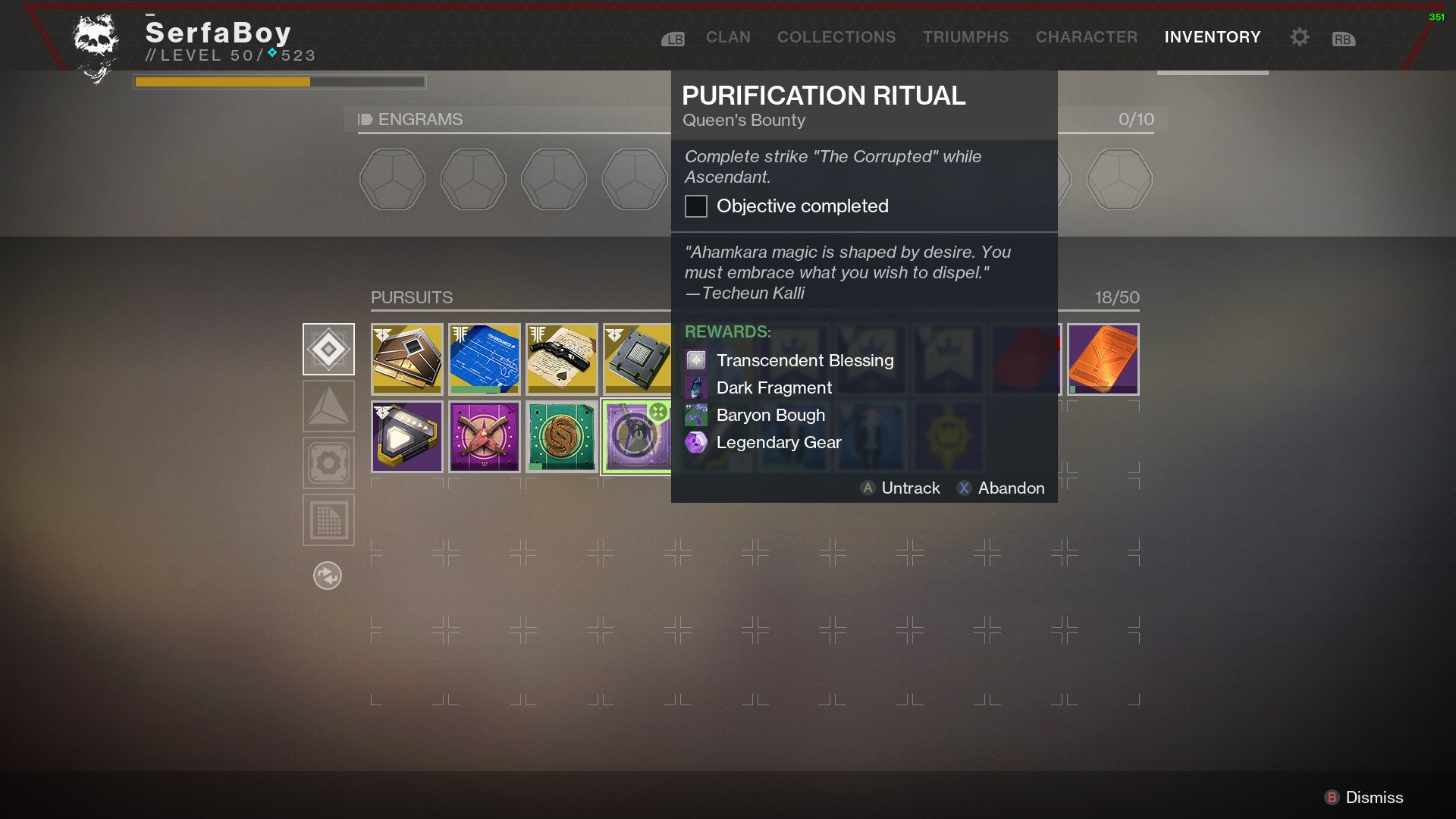The image size is (1456, 819).
Task: Open the orange engraved card pursuit
Action: tap(1103, 359)
